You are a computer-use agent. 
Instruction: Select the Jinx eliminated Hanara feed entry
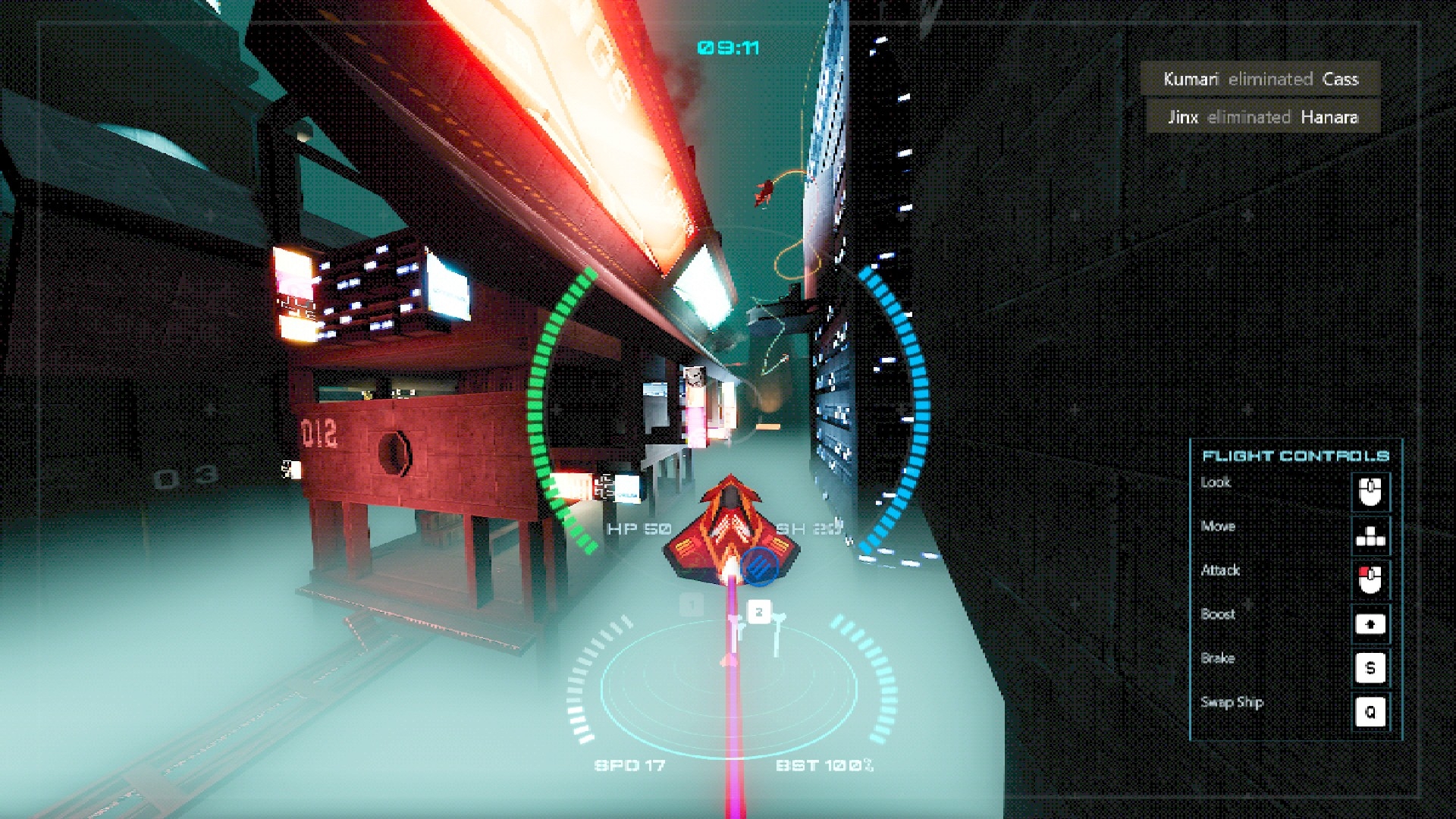[1262, 118]
